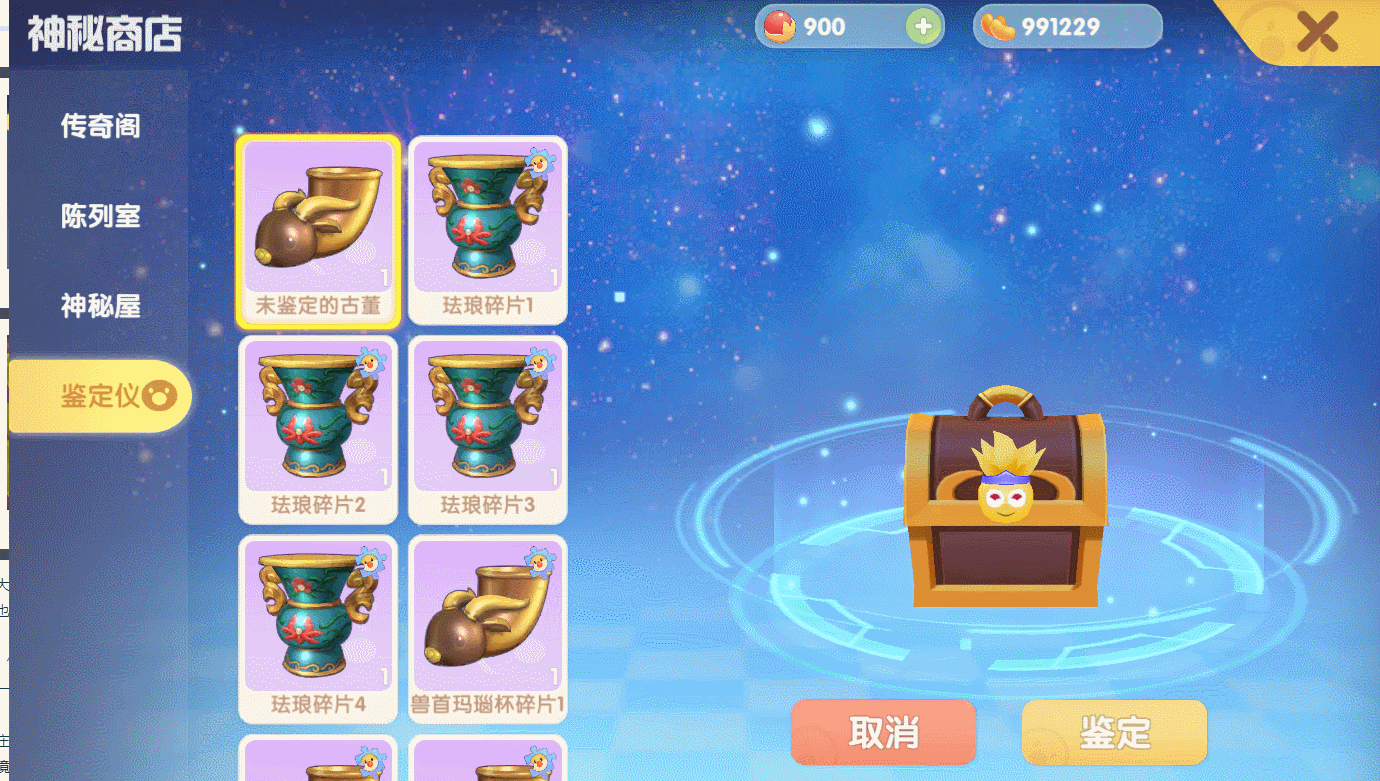The width and height of the screenshot is (1380, 781).
Task: Click the 珐琅碎片4 item slot
Action: pyautogui.click(x=318, y=629)
